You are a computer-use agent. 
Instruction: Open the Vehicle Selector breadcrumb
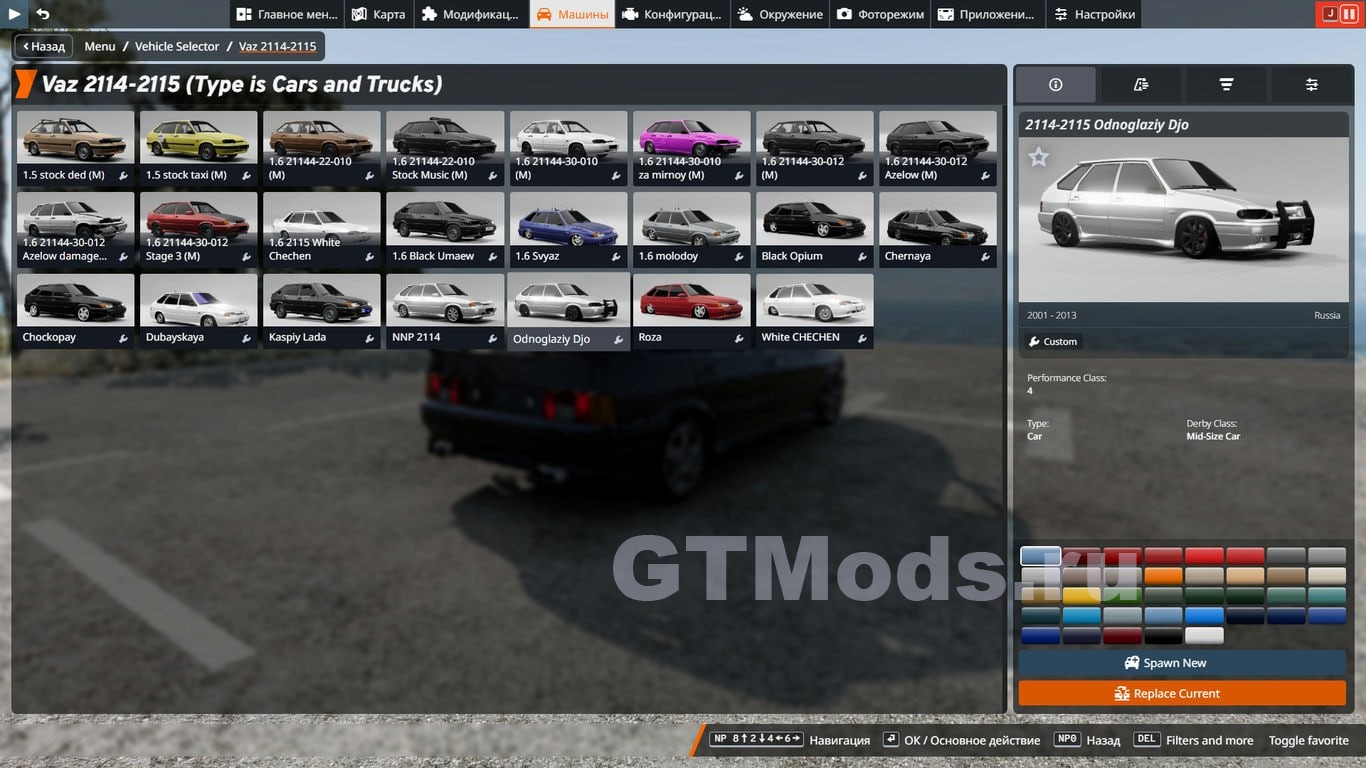(177, 46)
